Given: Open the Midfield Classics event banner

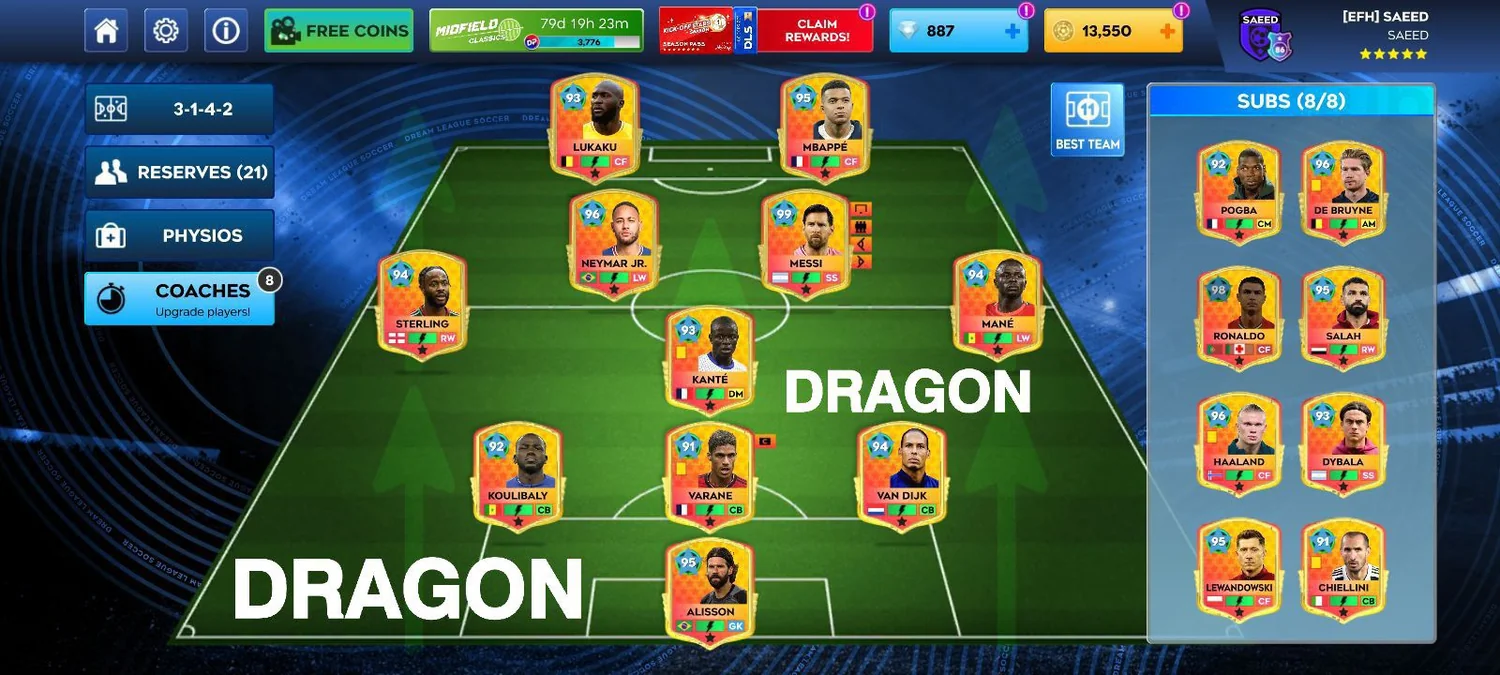Looking at the screenshot, I should click(x=535, y=31).
